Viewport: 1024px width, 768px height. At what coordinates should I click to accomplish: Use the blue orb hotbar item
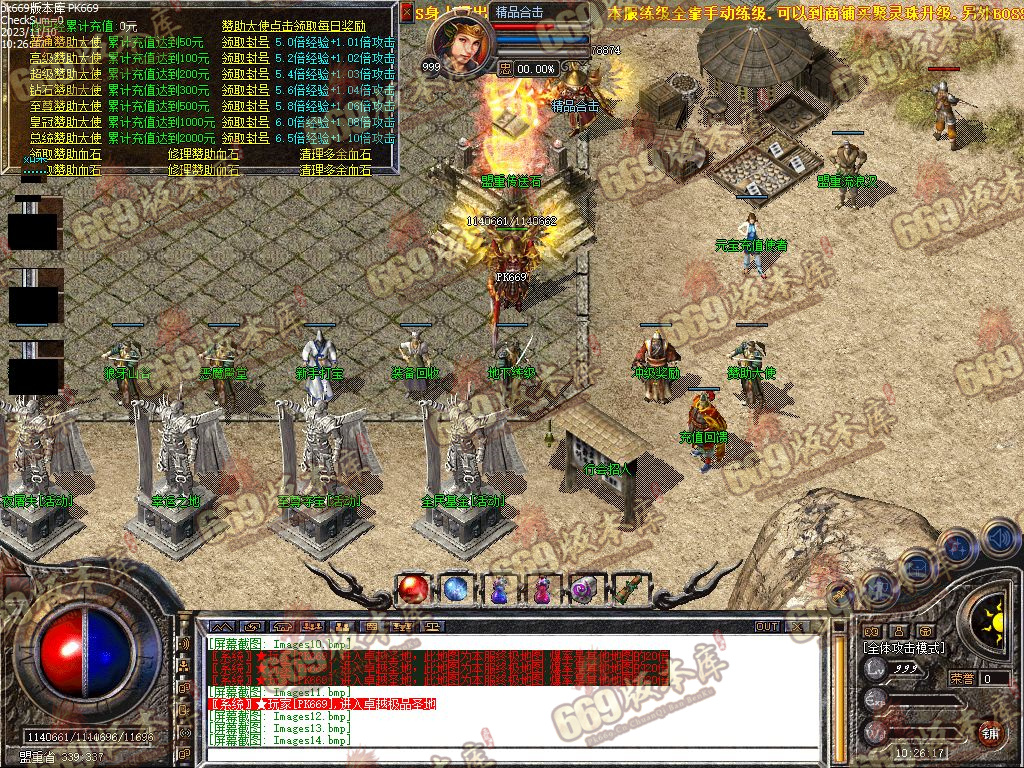click(x=456, y=590)
